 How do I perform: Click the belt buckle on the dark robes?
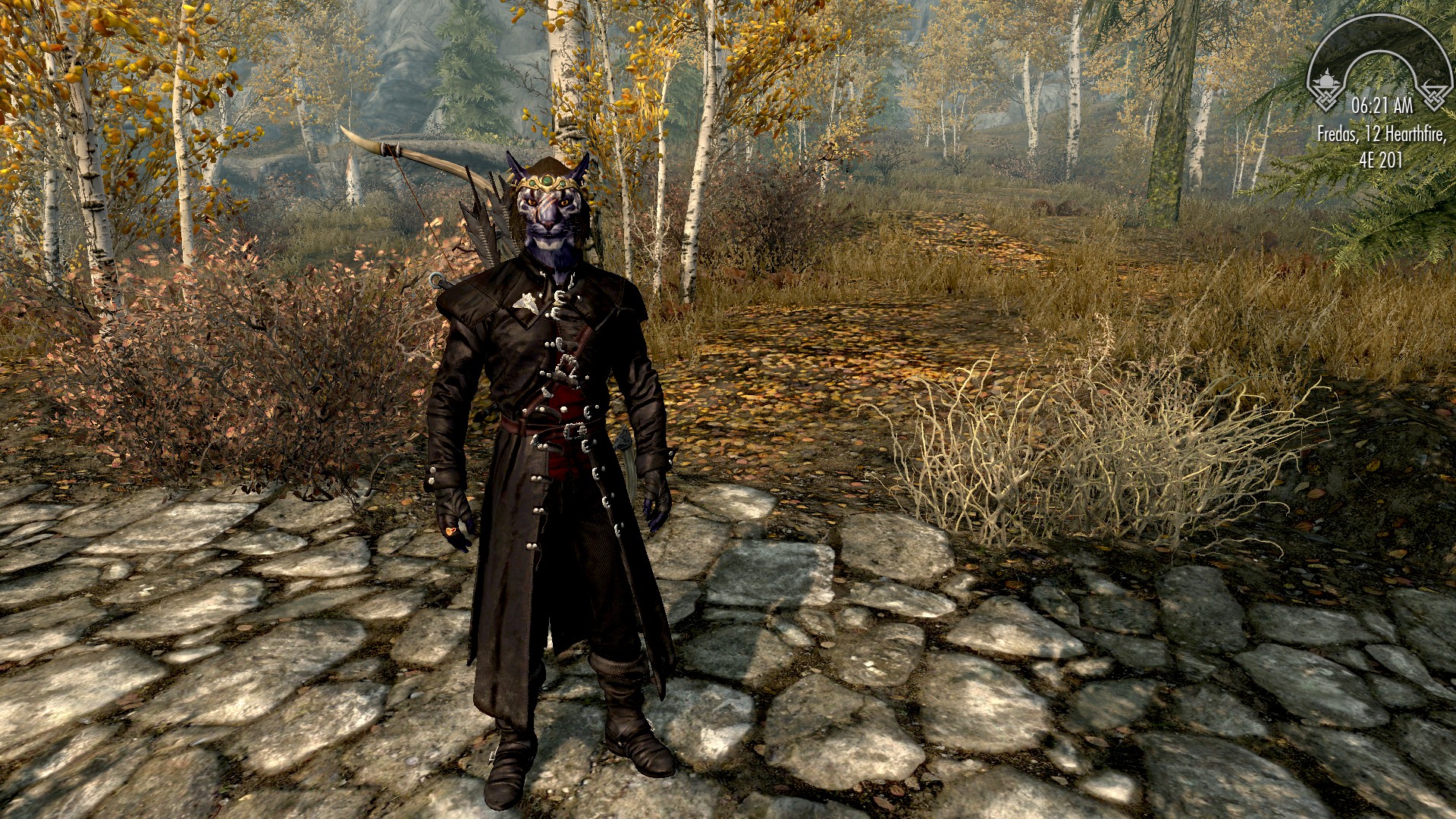[x=574, y=430]
